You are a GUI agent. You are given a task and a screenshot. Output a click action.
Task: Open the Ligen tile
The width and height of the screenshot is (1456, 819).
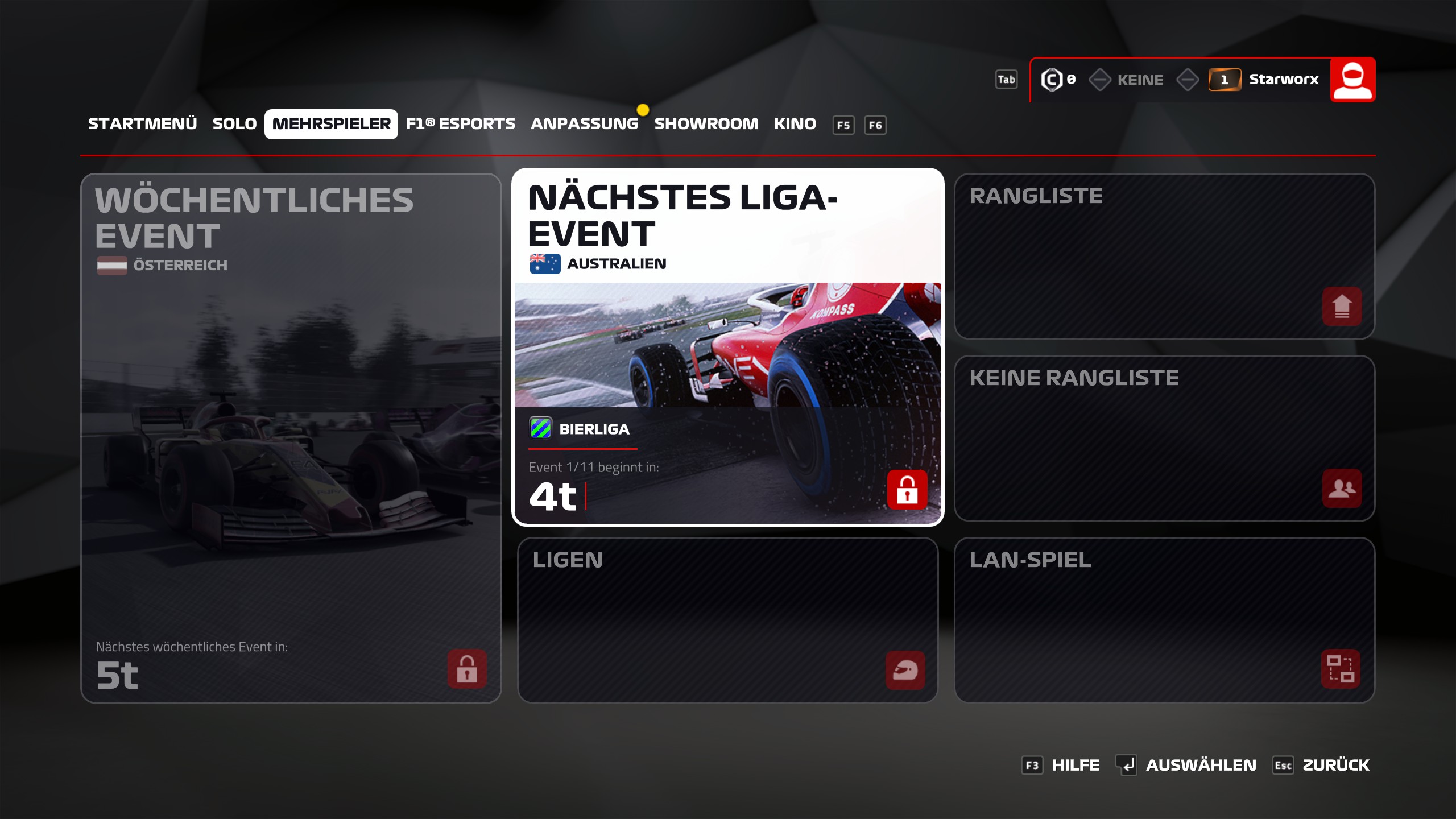(x=727, y=620)
